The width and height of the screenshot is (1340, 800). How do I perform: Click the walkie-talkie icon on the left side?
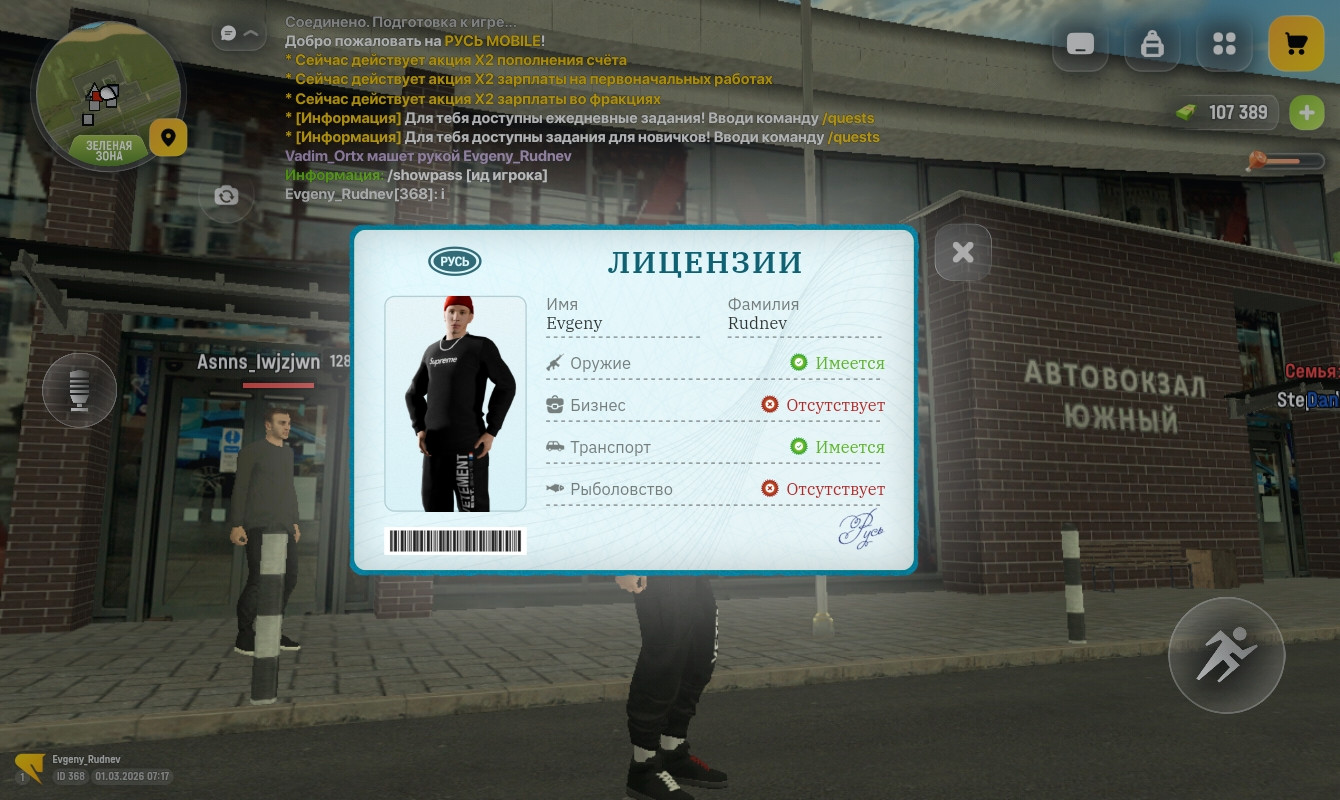tap(79, 390)
